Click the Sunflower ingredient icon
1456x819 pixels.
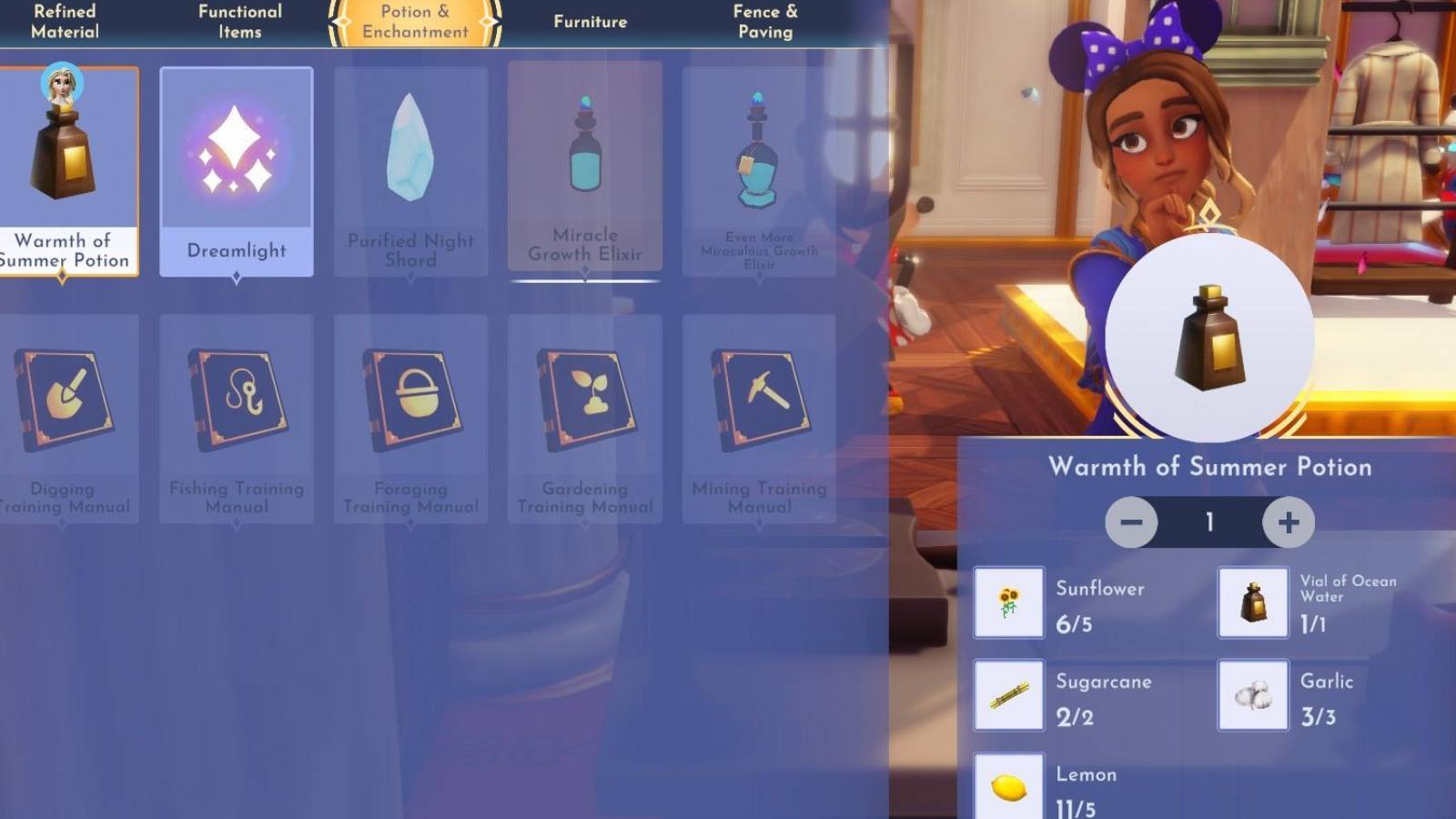[1008, 603]
